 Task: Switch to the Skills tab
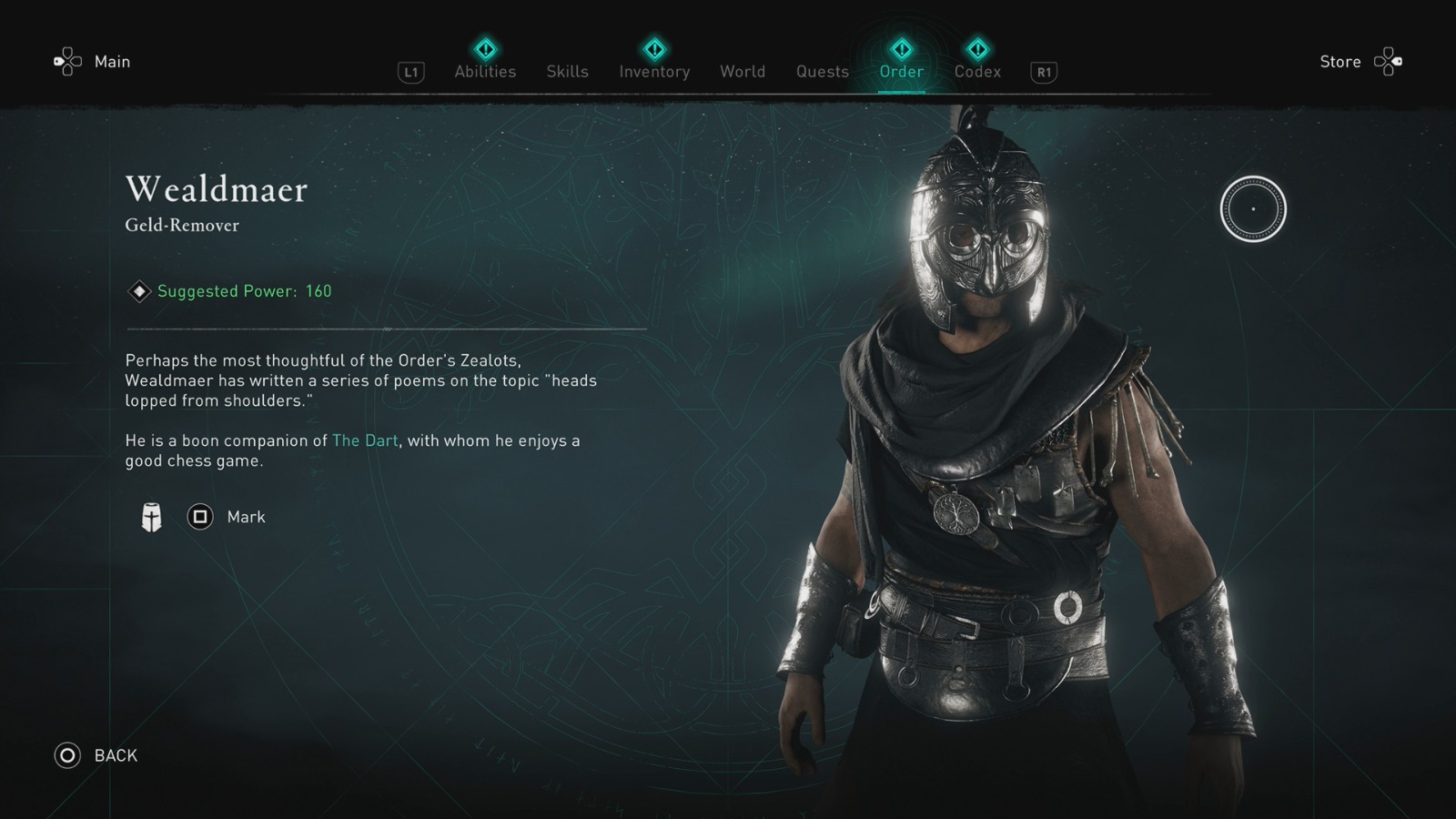[x=567, y=71]
